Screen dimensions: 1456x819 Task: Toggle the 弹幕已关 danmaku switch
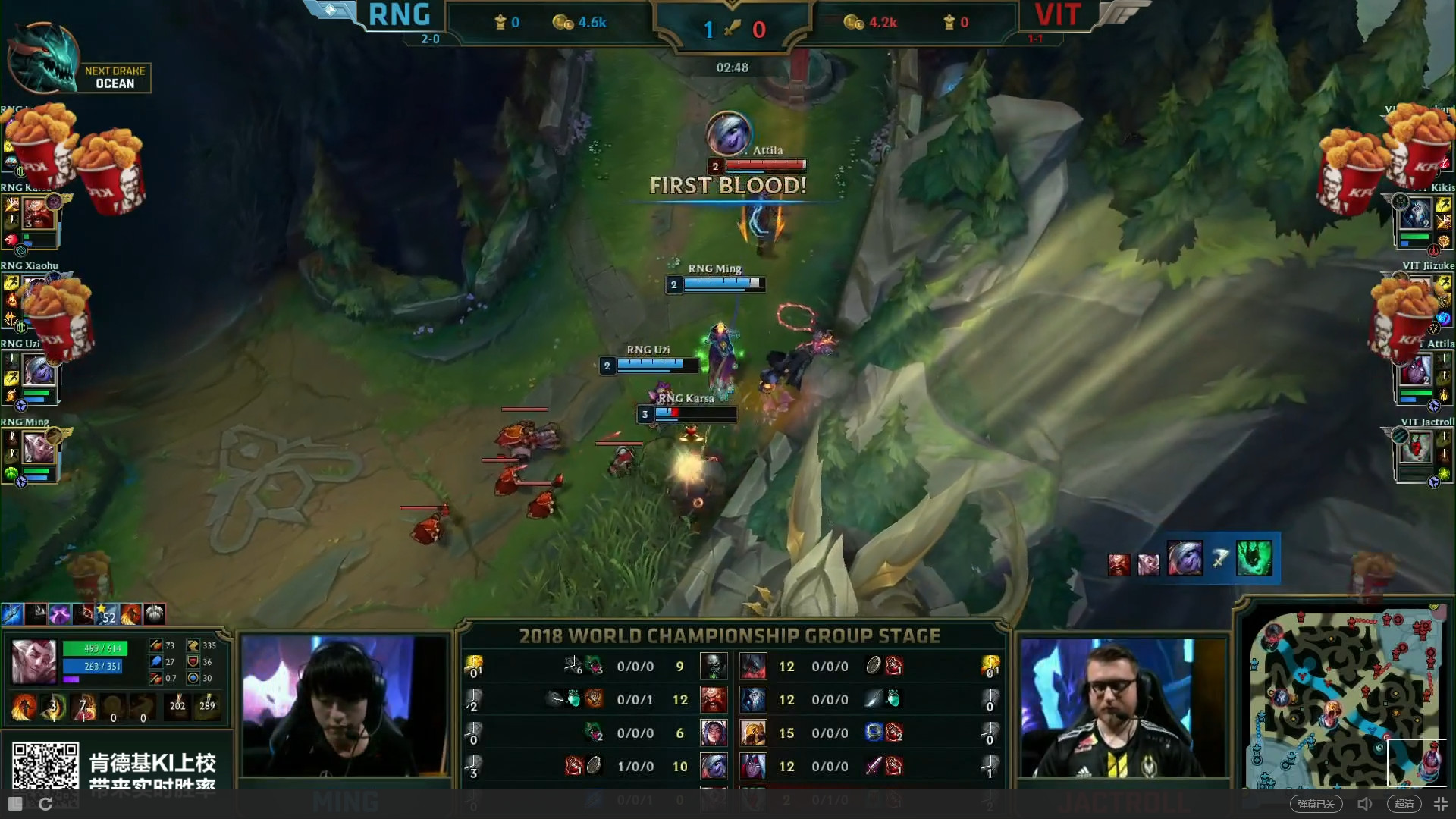point(1316,803)
